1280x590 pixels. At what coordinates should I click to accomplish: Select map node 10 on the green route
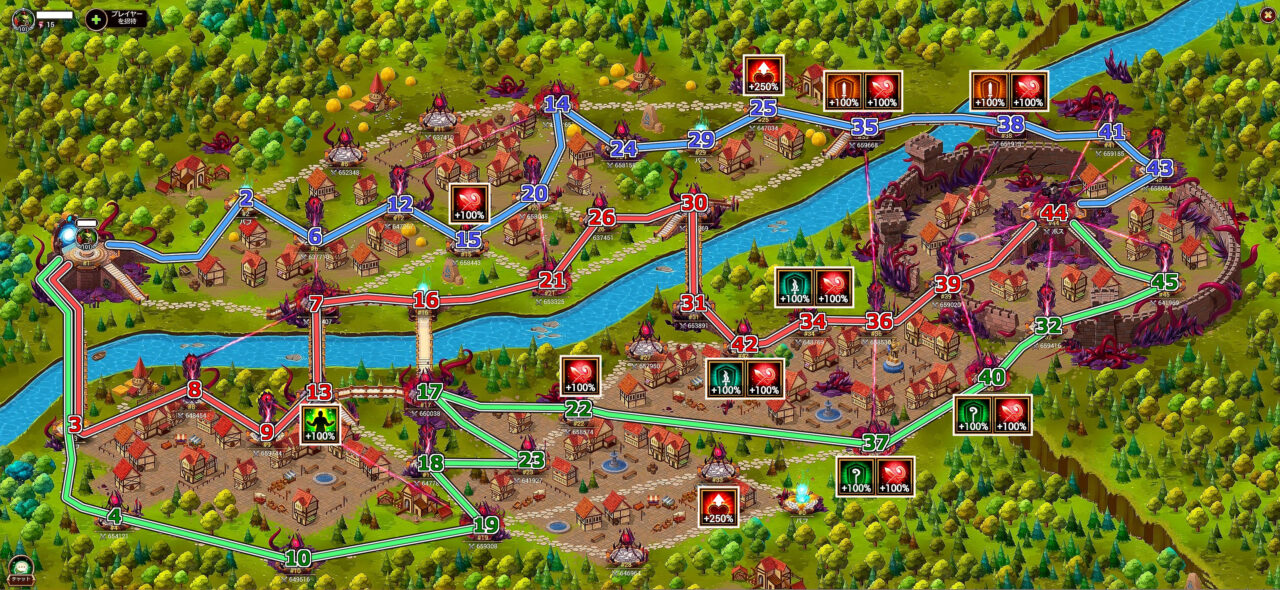[x=298, y=558]
